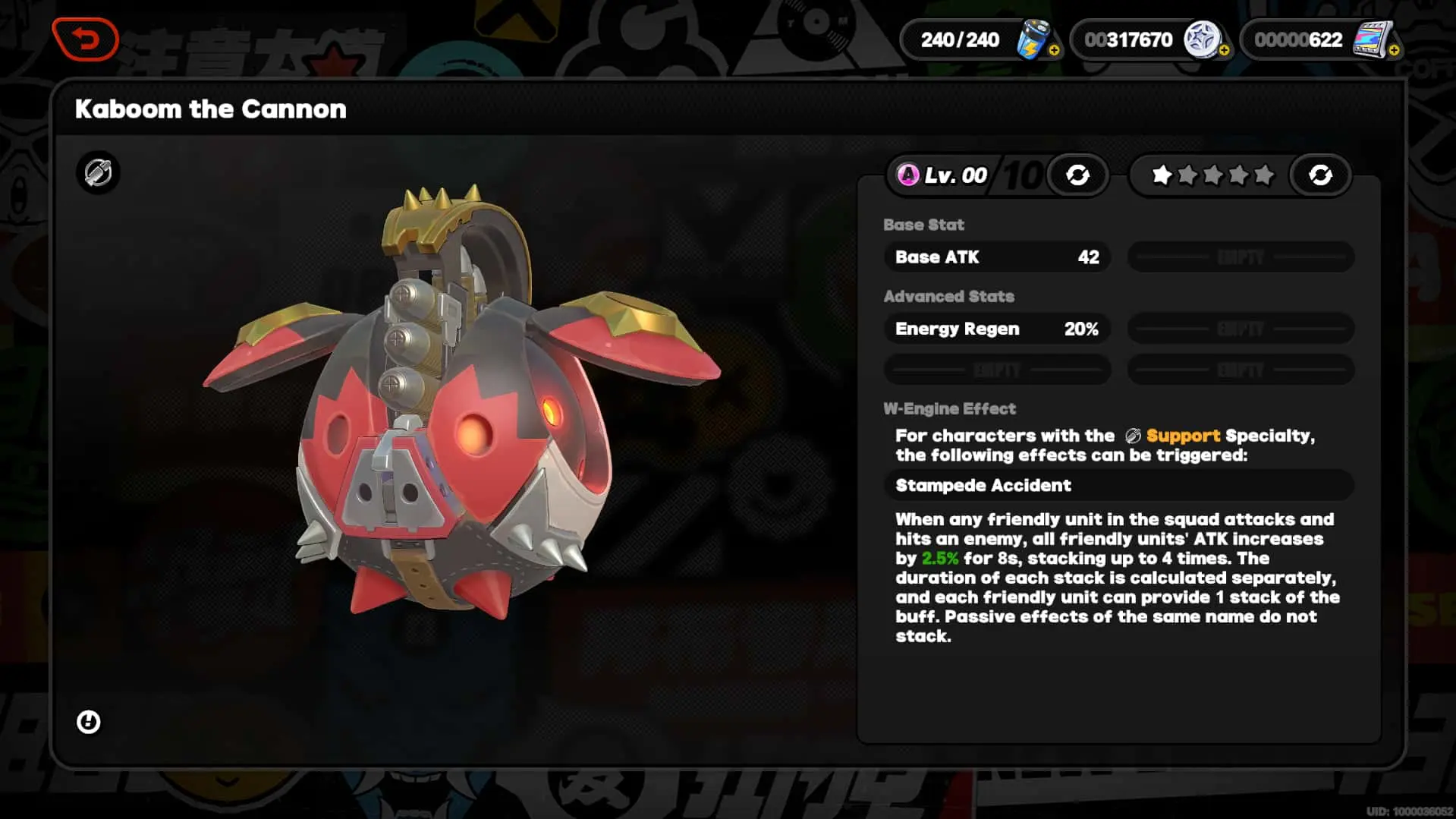Click the red back arrow button

pyautogui.click(x=85, y=39)
